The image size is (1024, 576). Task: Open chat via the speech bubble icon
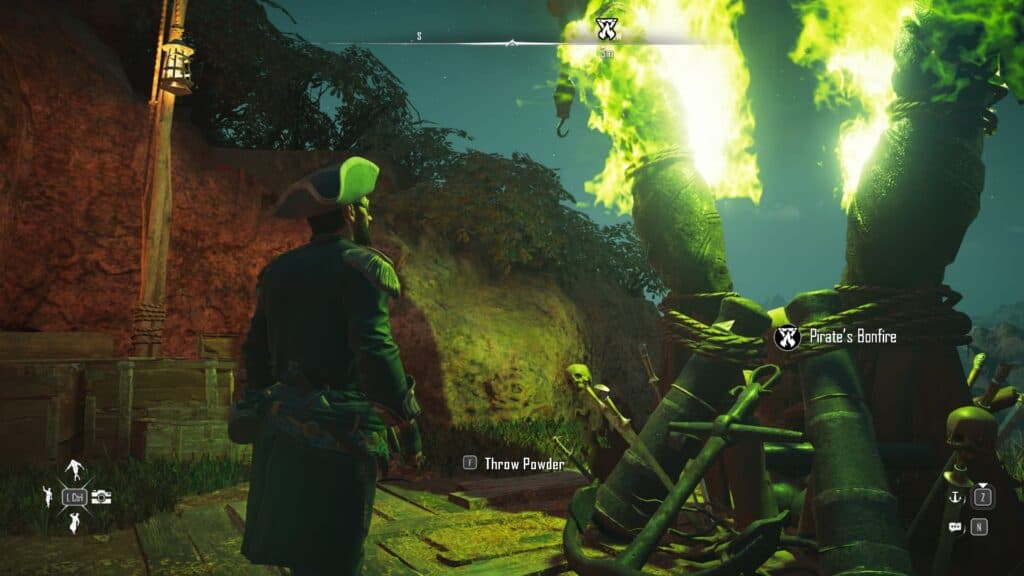[x=954, y=526]
